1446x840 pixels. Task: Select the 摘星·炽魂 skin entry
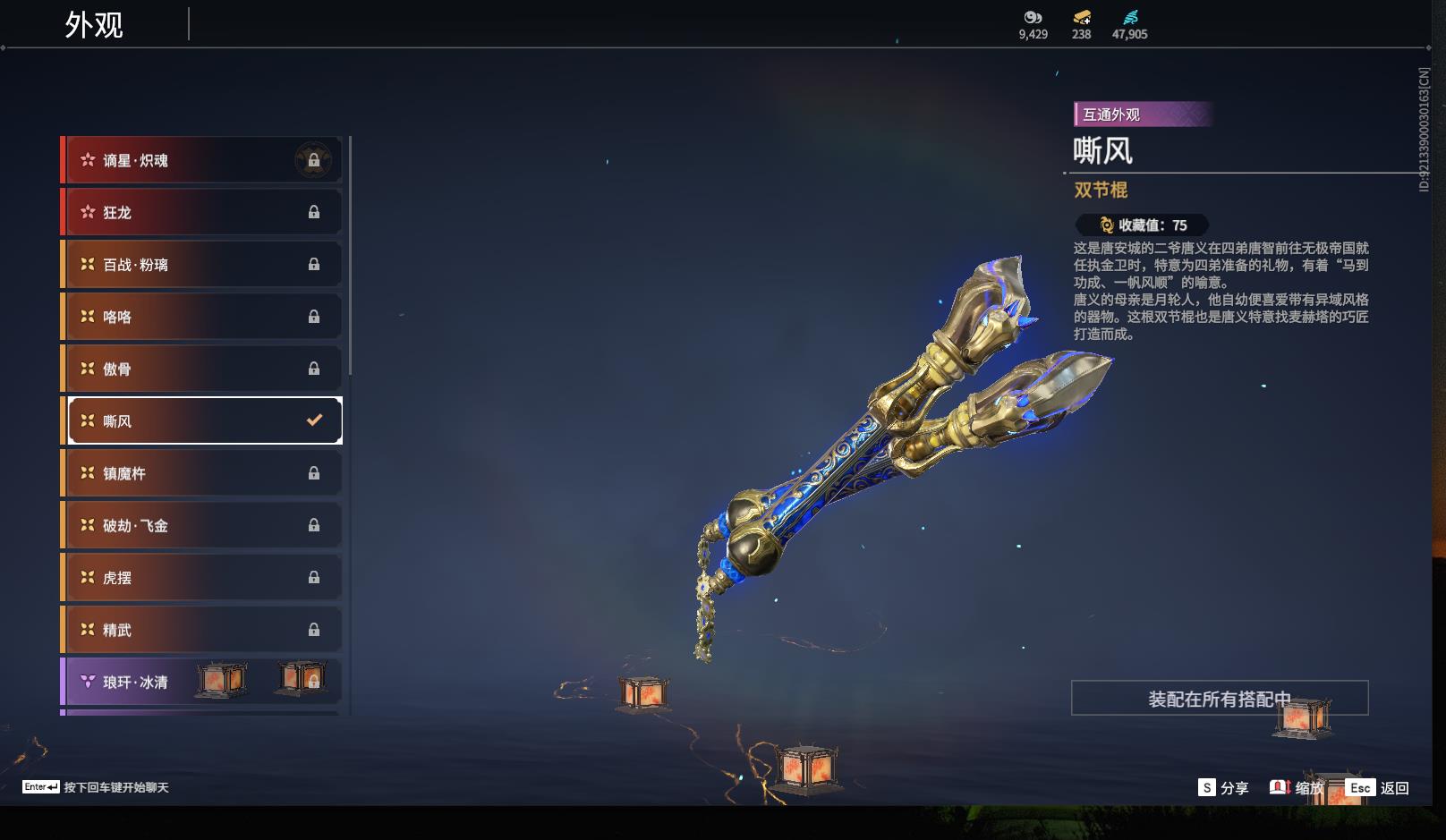[x=202, y=160]
